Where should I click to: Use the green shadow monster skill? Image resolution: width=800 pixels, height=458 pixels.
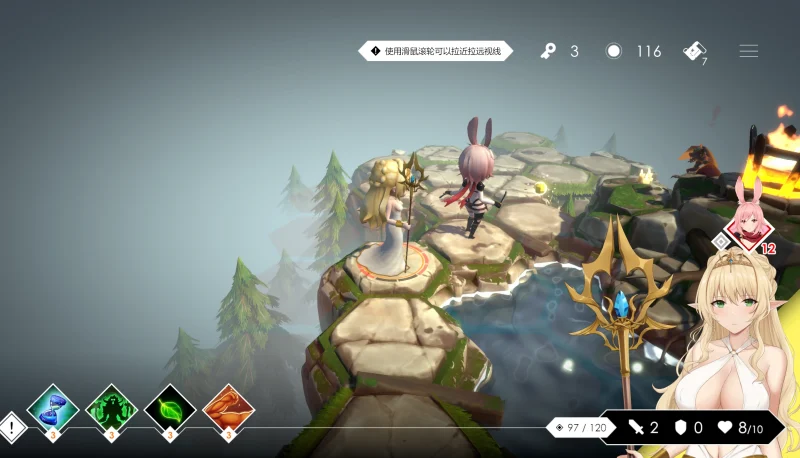111,408
